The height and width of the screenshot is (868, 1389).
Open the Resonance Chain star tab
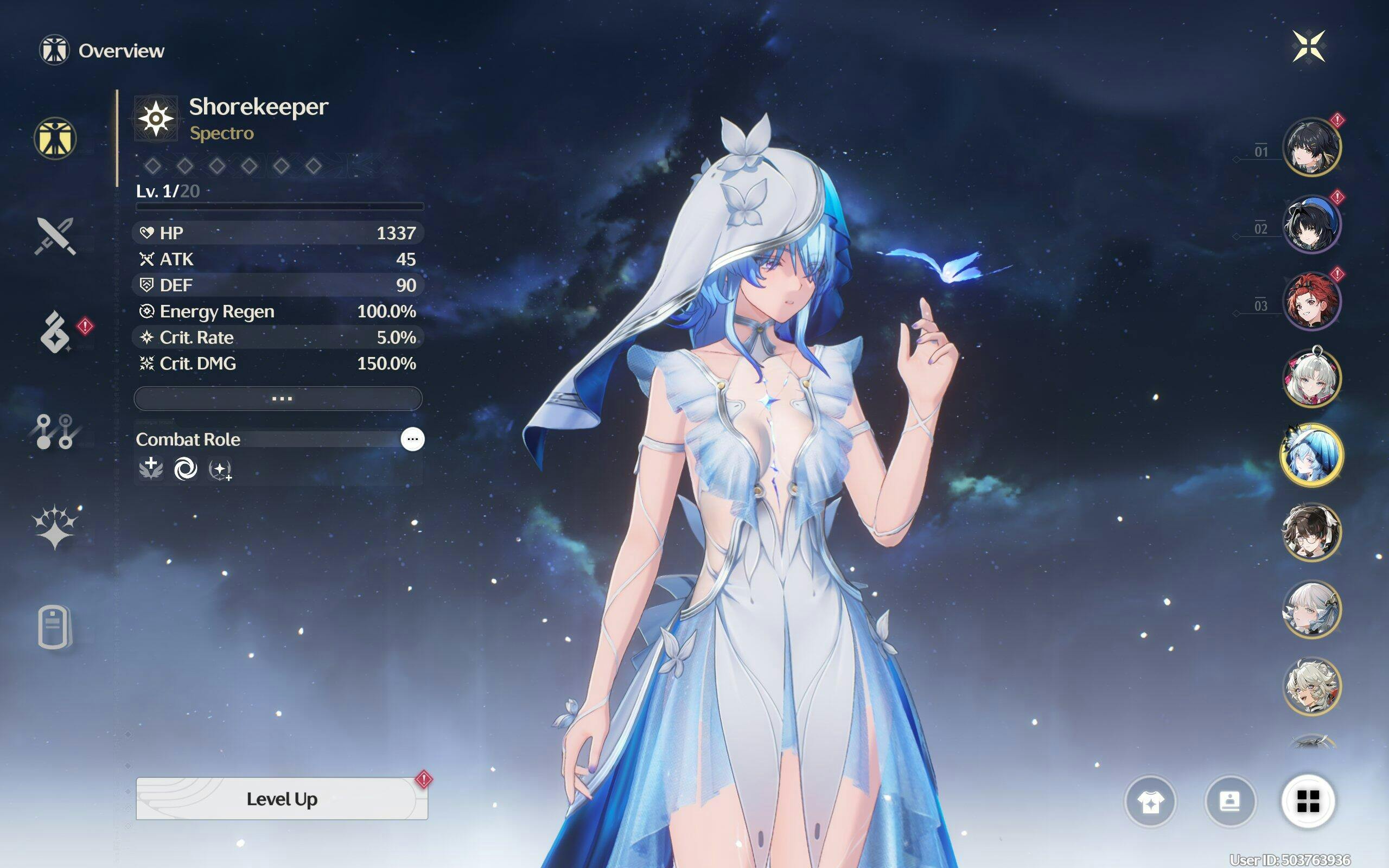[54, 526]
